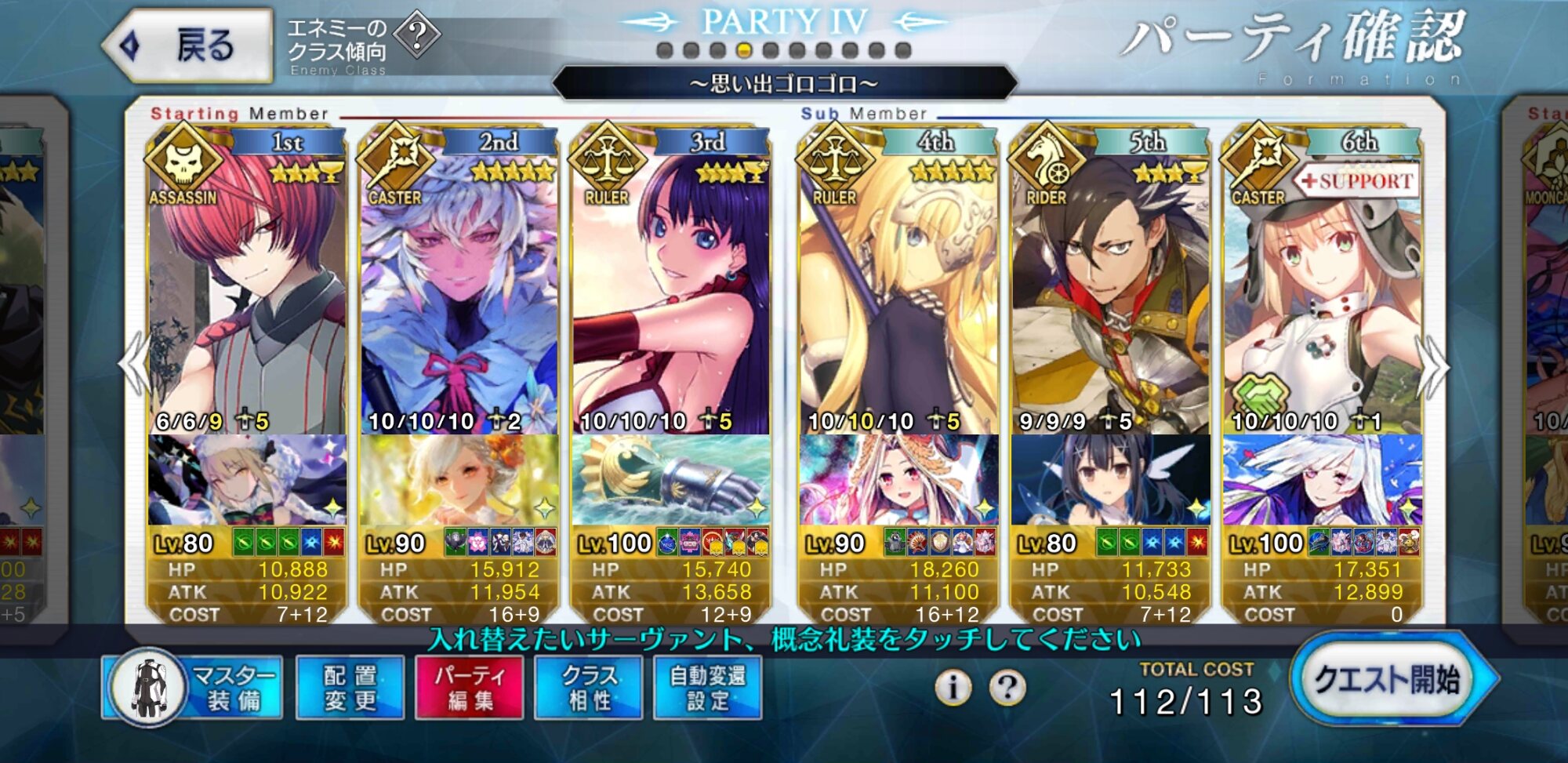The image size is (1568, 763).
Task: Switch to next party with right arrow
Action: click(x=1433, y=365)
